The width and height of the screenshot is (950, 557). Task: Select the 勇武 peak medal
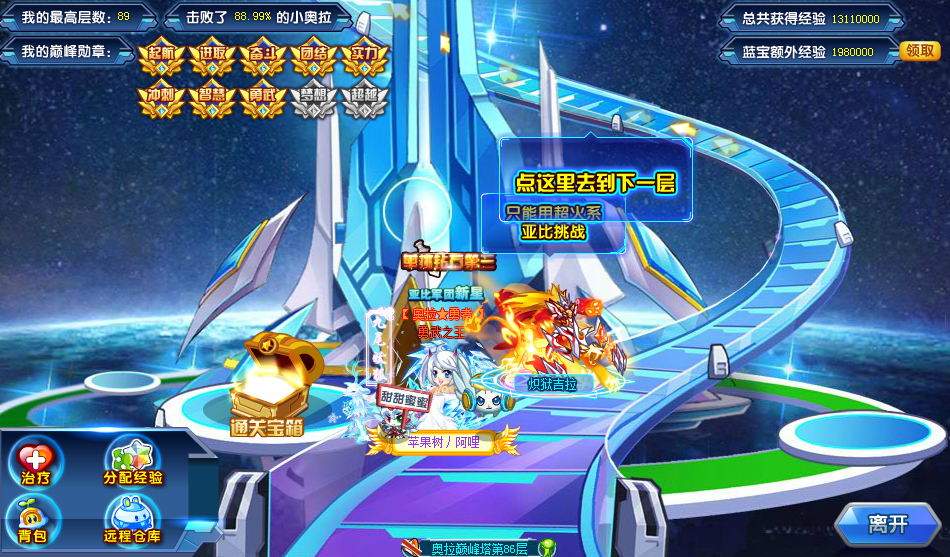click(263, 99)
